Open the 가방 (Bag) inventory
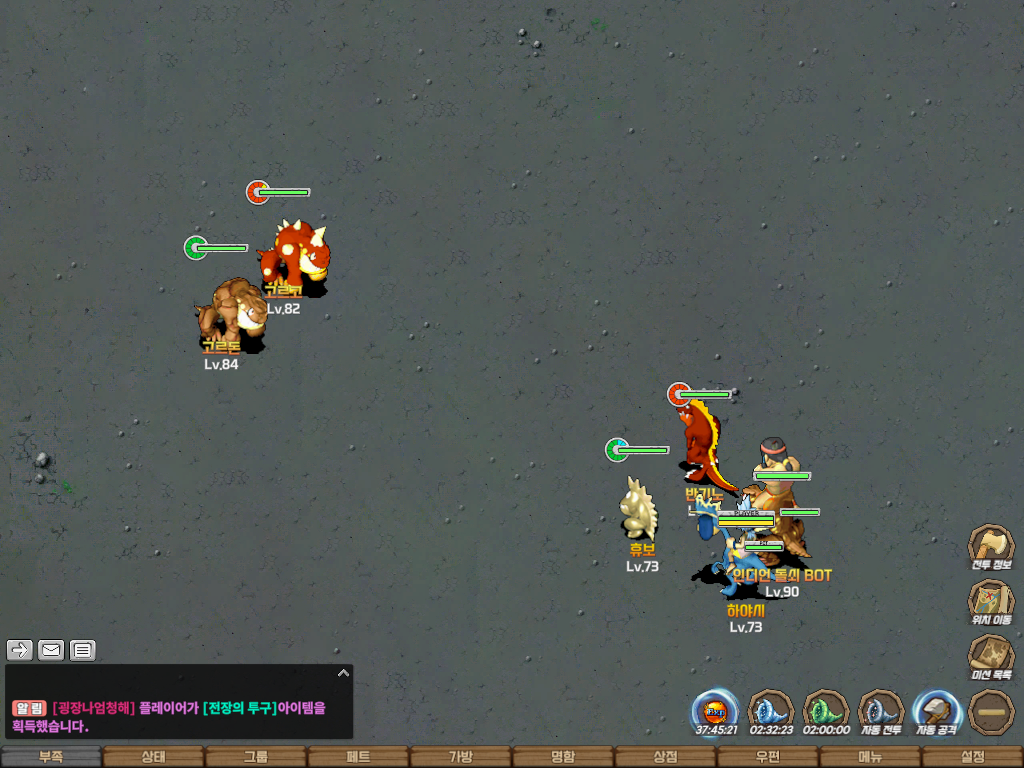1024x768 pixels. click(460, 757)
